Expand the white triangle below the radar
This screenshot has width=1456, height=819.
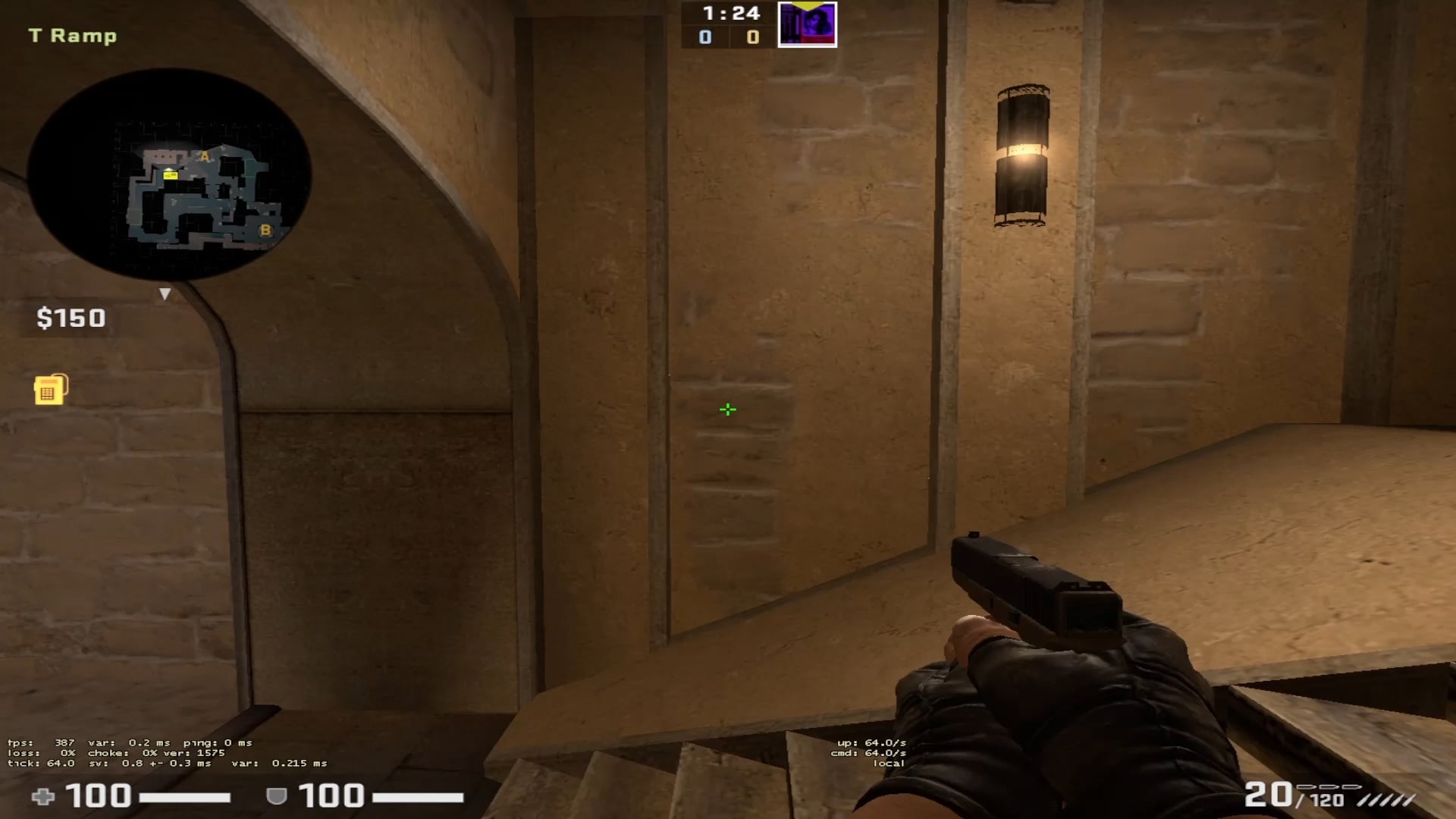(x=165, y=294)
